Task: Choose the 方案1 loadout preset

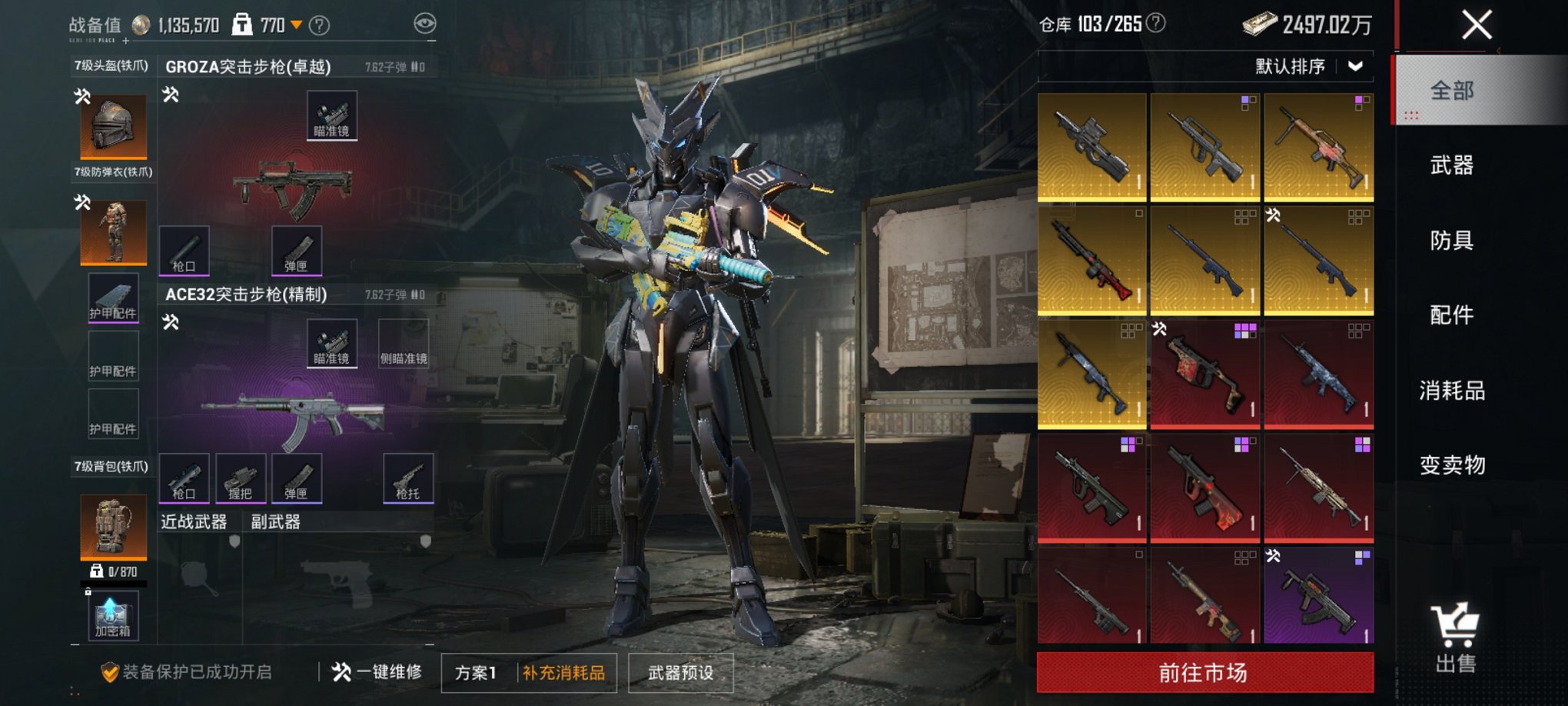Action: [476, 673]
